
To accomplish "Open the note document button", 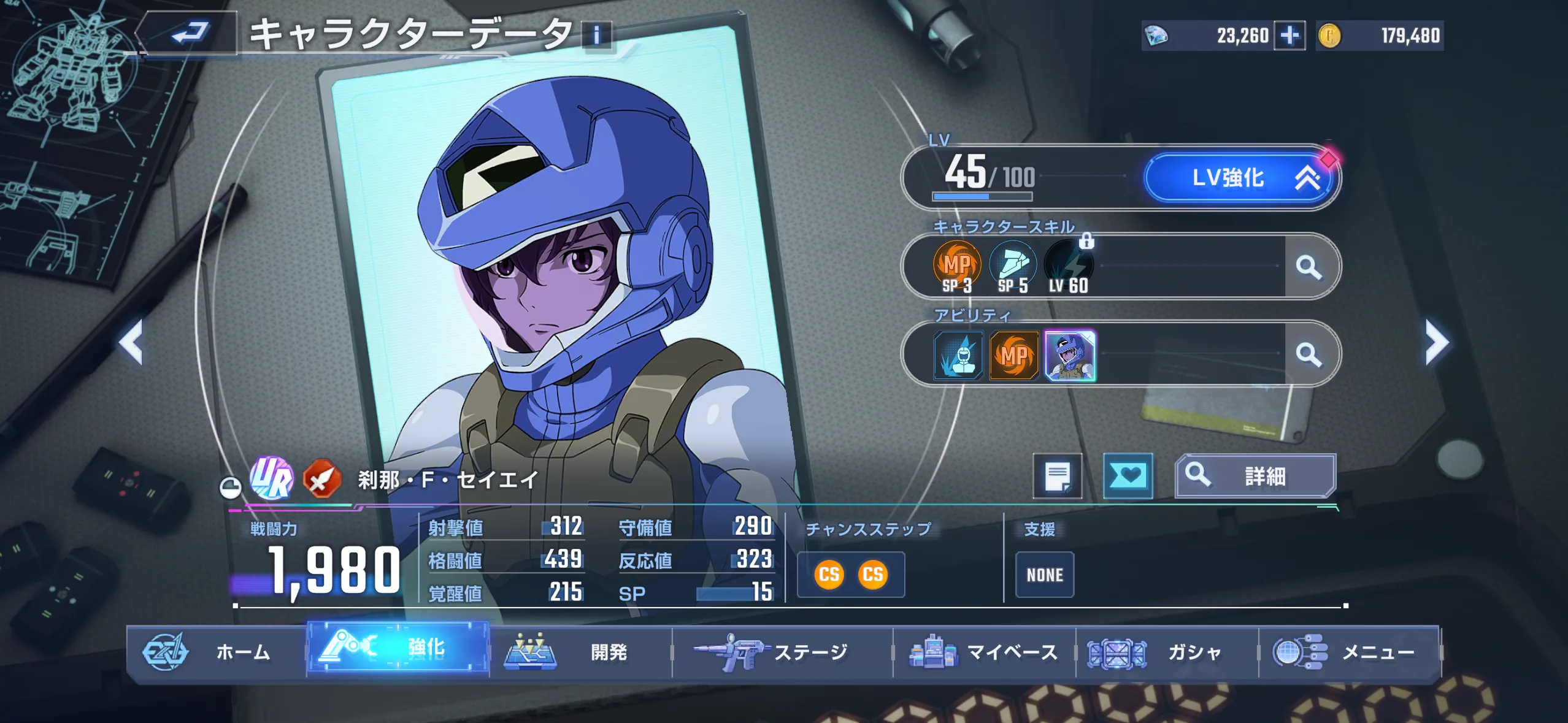I will click(1057, 475).
